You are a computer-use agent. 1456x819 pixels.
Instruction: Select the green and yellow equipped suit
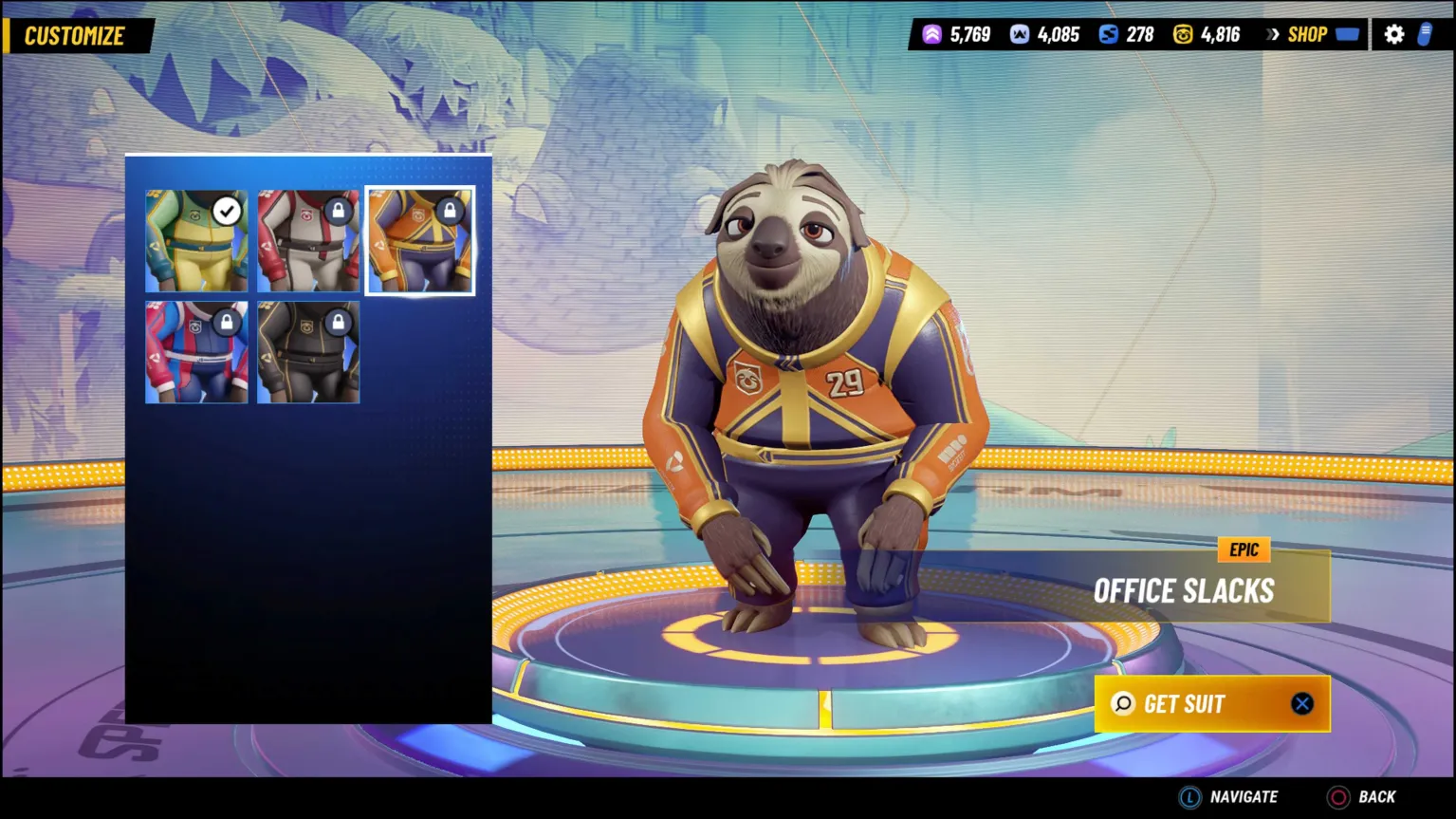[x=196, y=241]
